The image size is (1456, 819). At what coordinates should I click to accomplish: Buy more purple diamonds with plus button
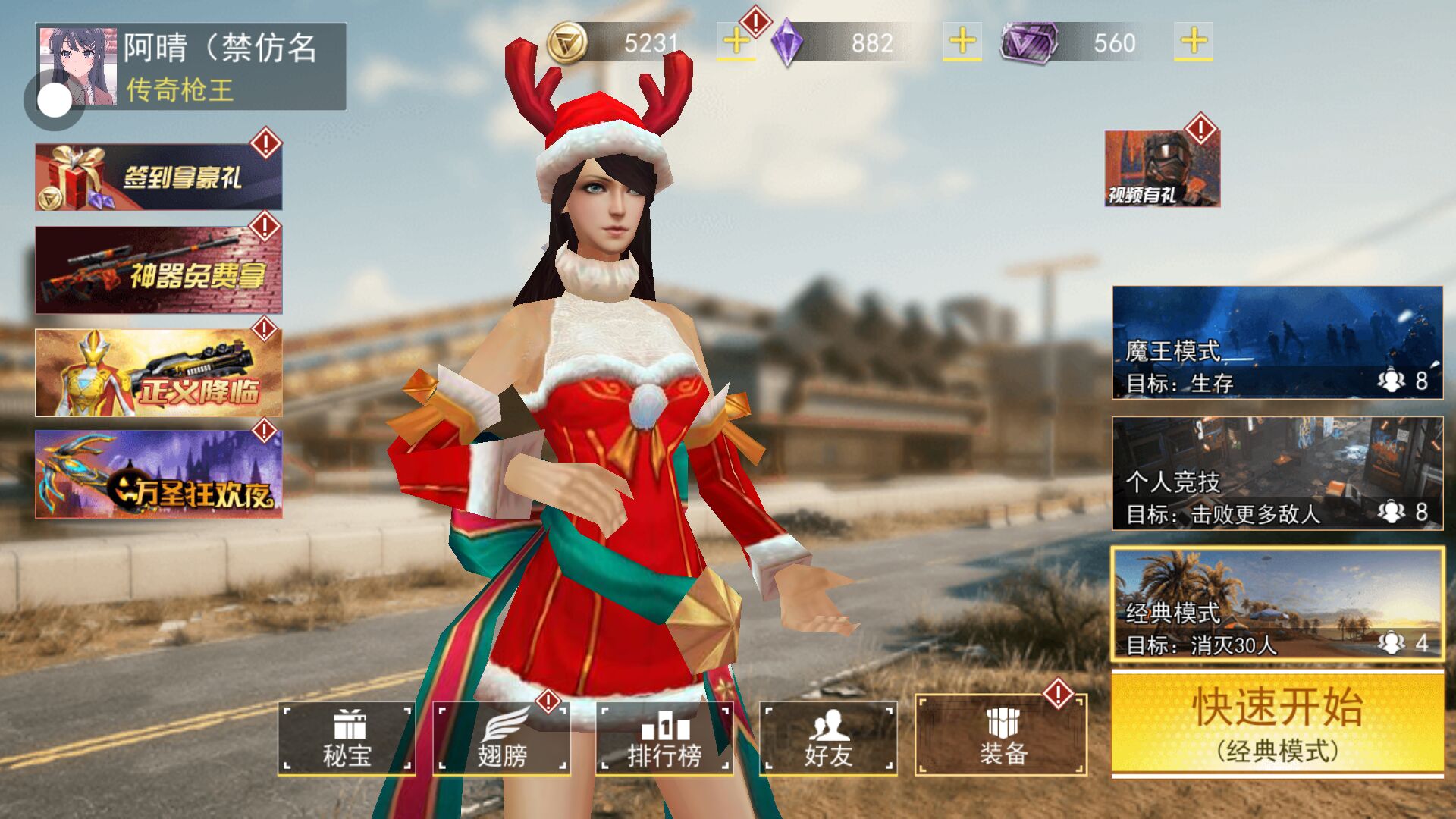[962, 42]
